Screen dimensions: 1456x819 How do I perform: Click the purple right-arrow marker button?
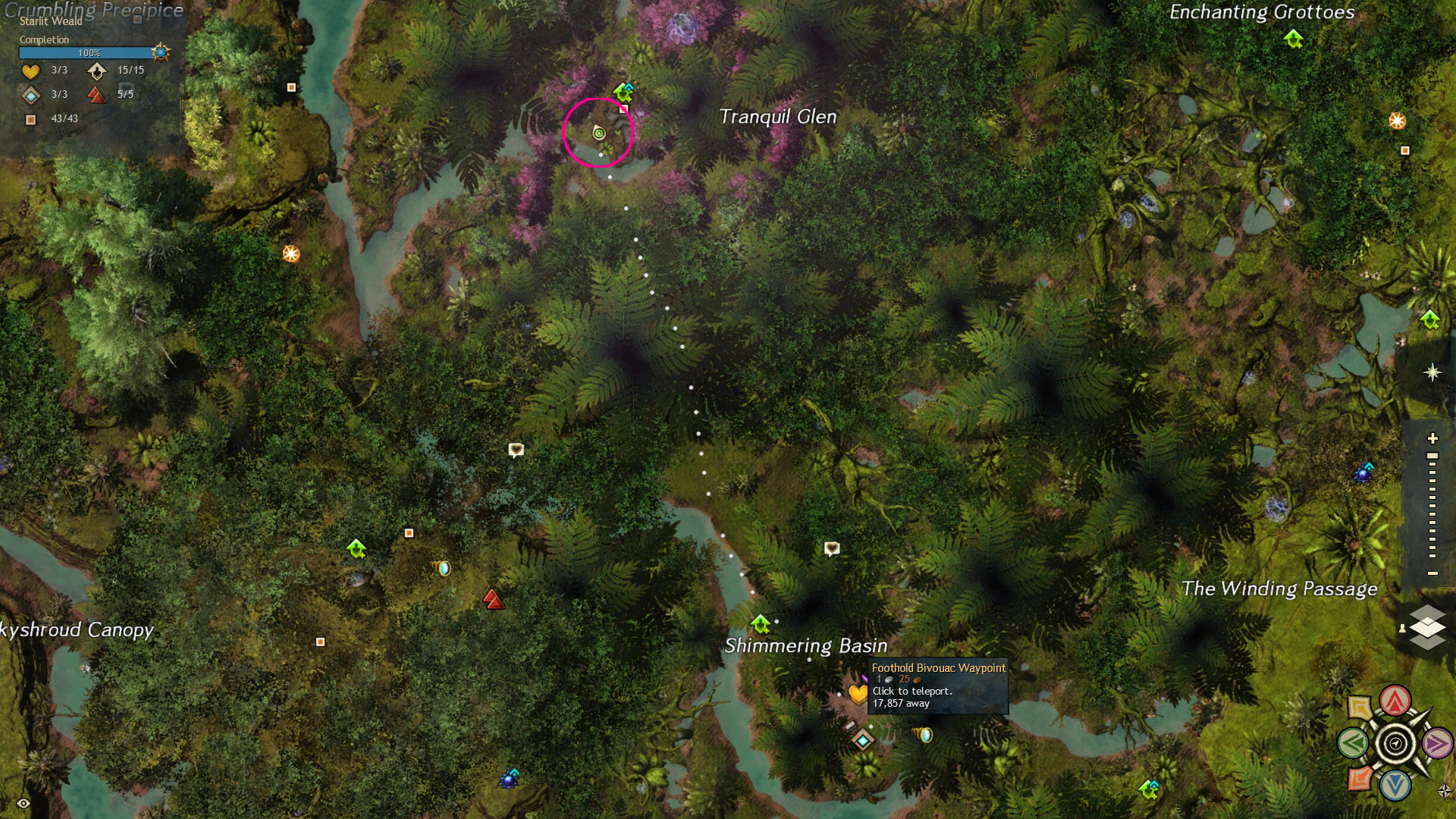[x=1437, y=743]
